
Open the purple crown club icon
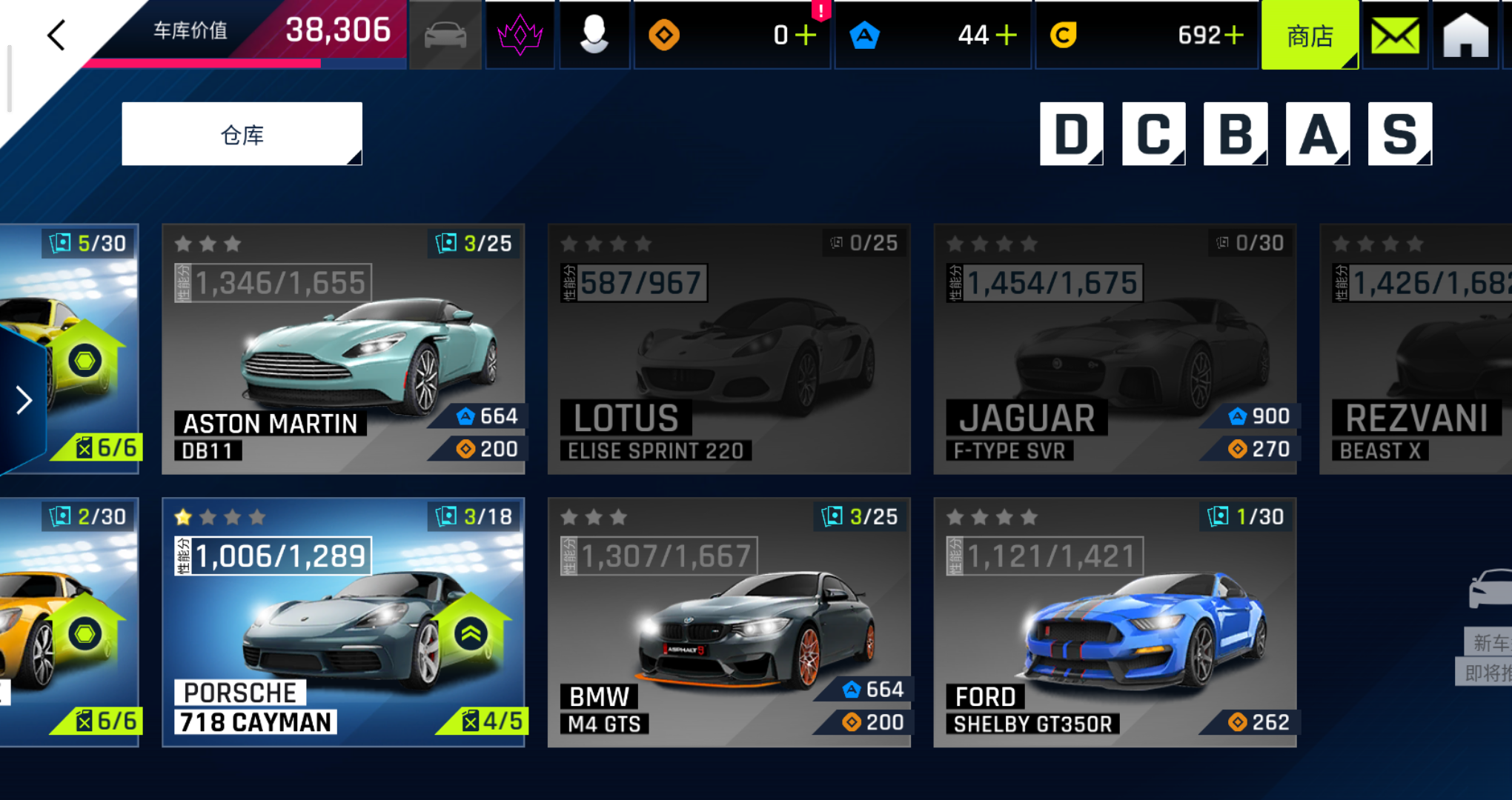[x=520, y=35]
